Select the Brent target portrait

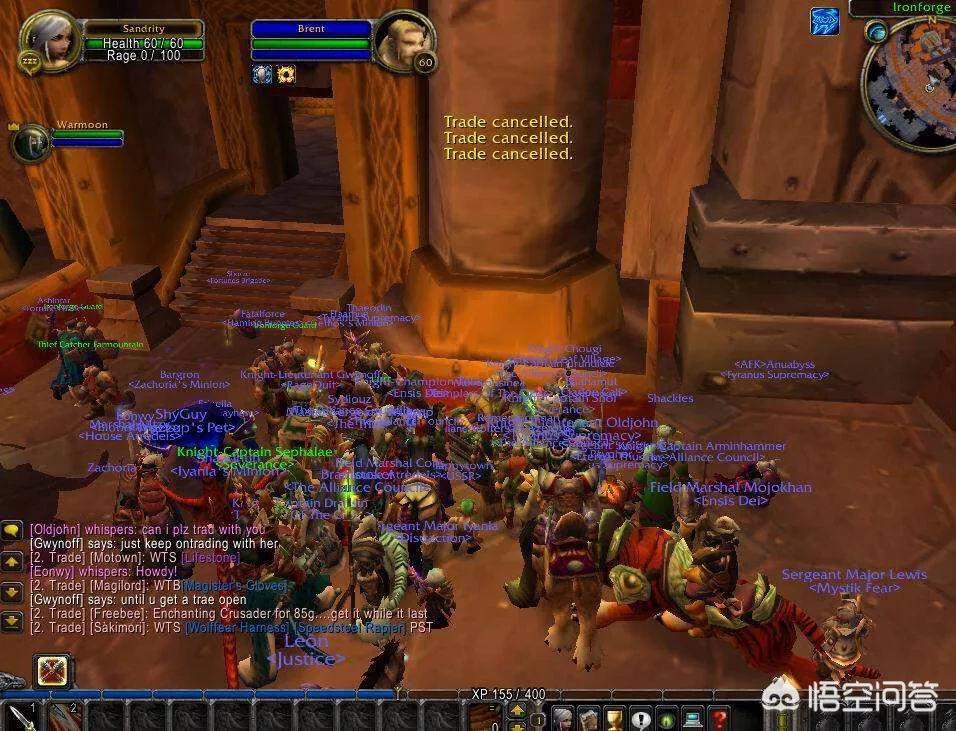tap(403, 41)
